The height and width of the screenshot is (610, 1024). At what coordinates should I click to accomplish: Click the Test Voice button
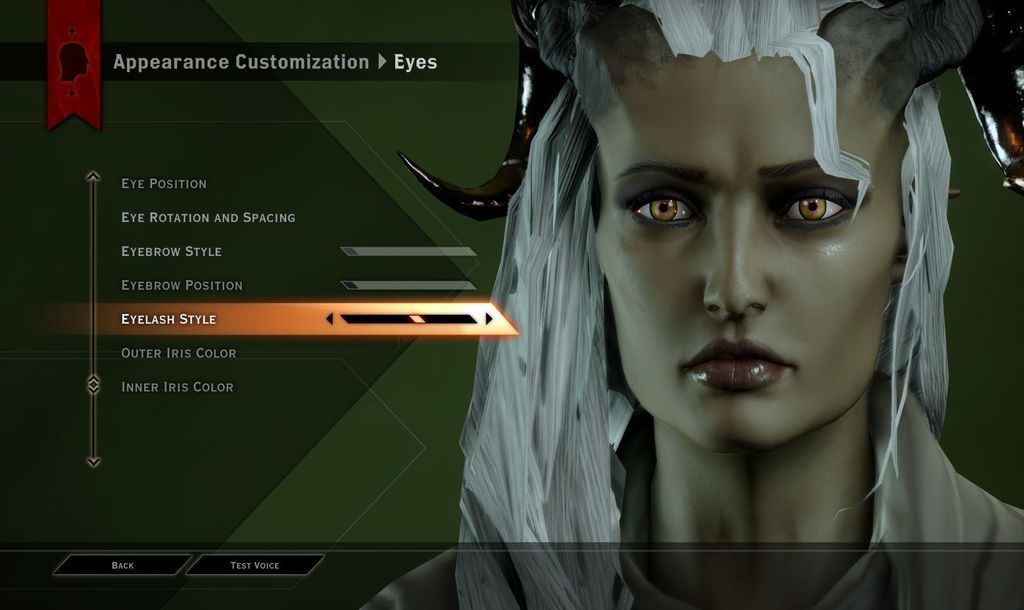click(x=255, y=566)
